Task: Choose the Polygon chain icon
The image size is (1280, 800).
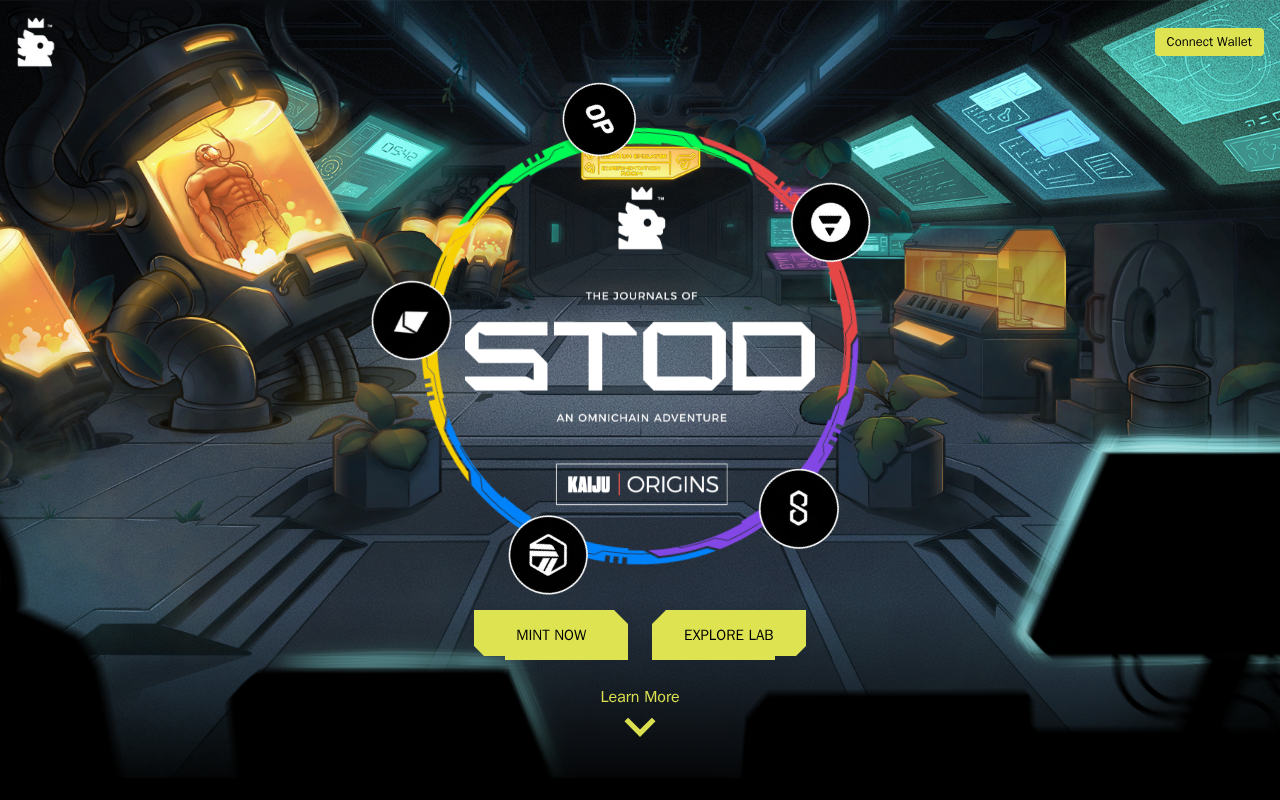Action: point(798,509)
